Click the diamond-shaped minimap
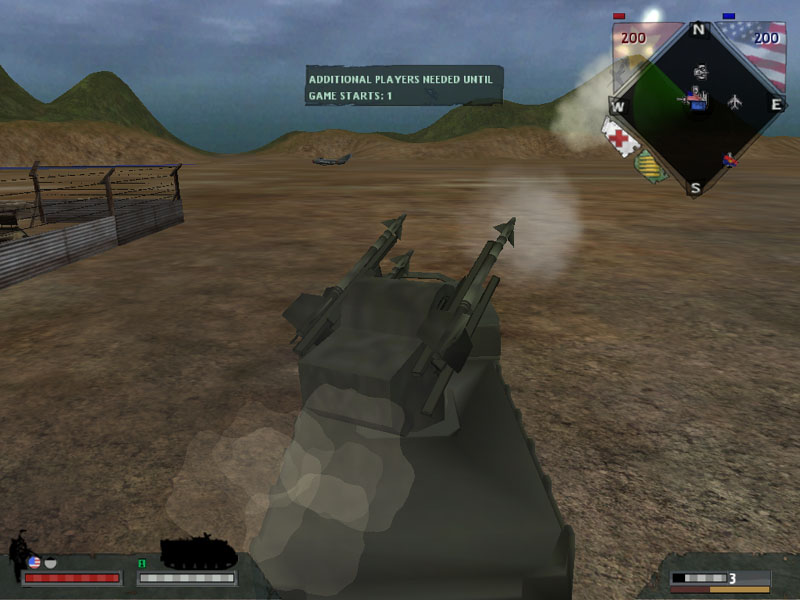This screenshot has height=600, width=800. coord(698,107)
